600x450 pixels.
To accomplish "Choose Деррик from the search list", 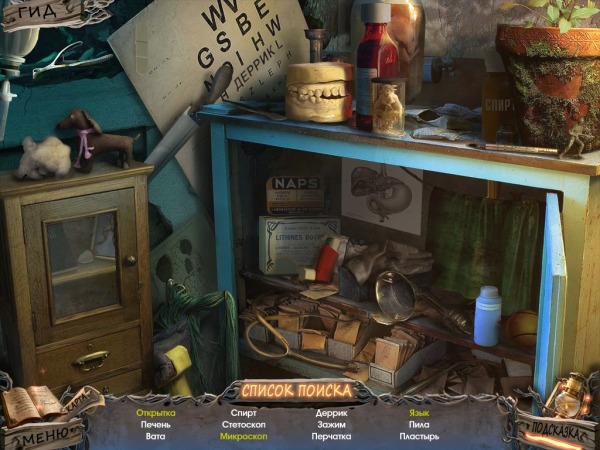I will (x=331, y=412).
